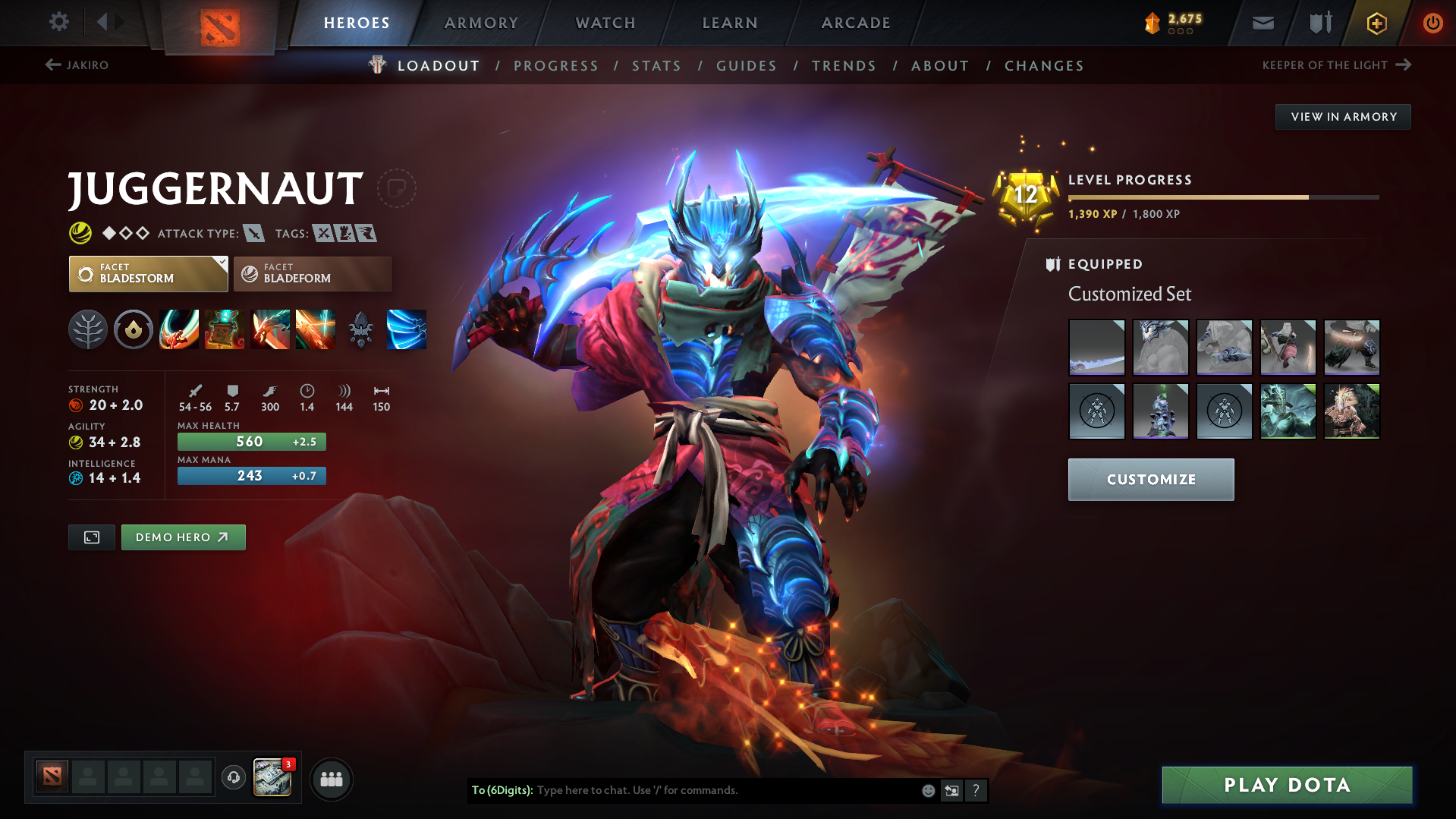Click the CUSTOMIZE button

(1150, 479)
